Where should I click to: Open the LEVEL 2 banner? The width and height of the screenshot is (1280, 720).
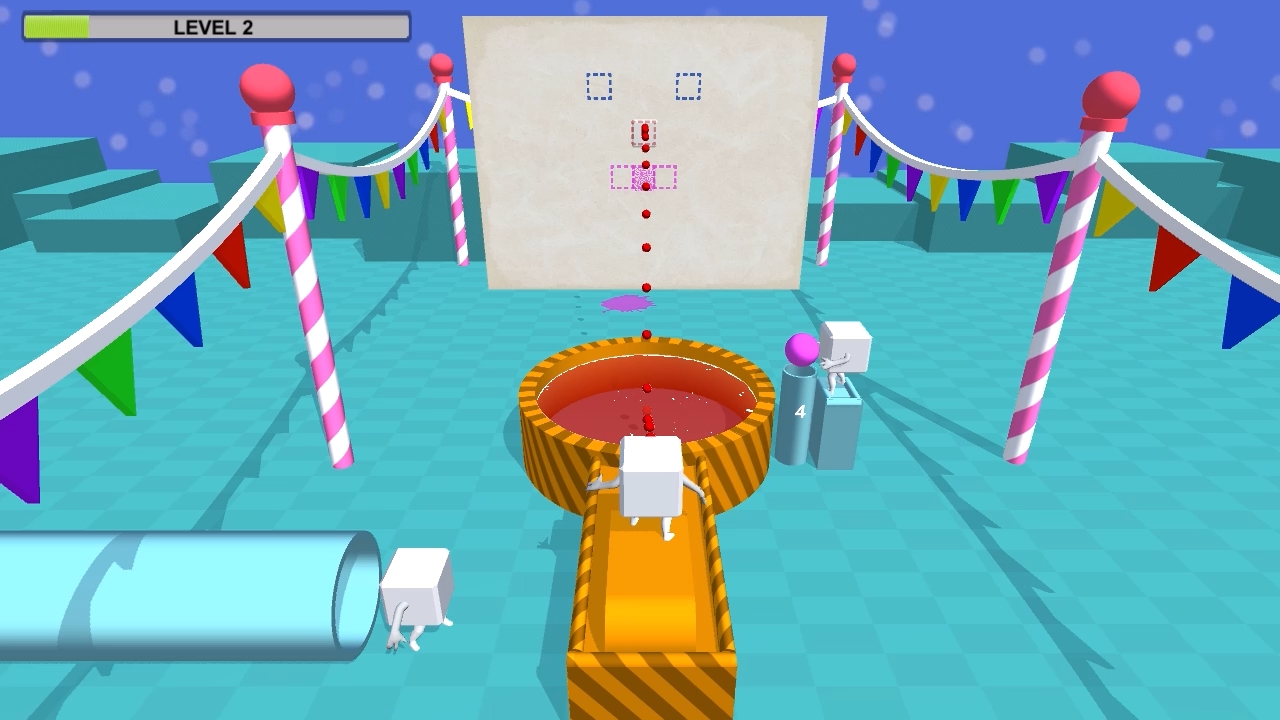[x=216, y=27]
